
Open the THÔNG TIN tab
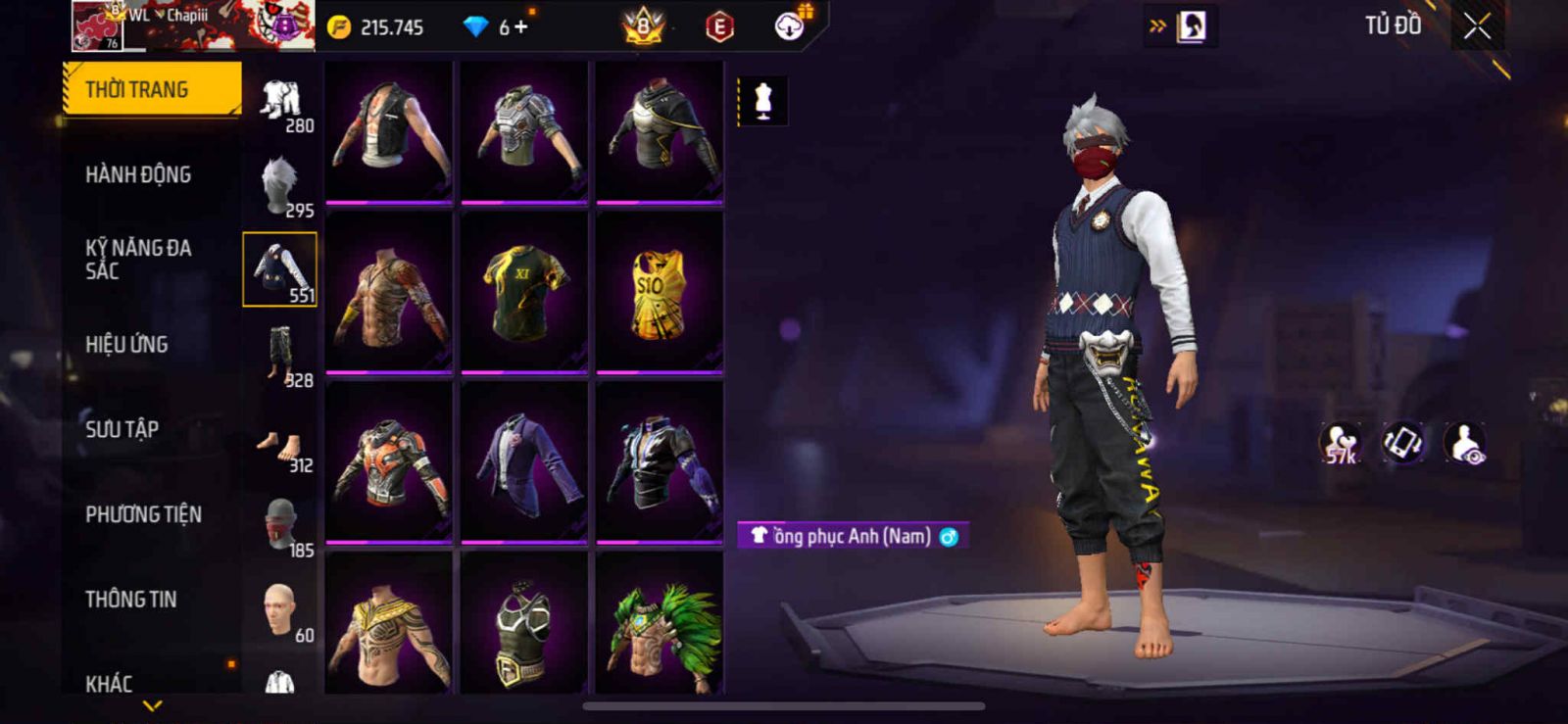point(130,600)
